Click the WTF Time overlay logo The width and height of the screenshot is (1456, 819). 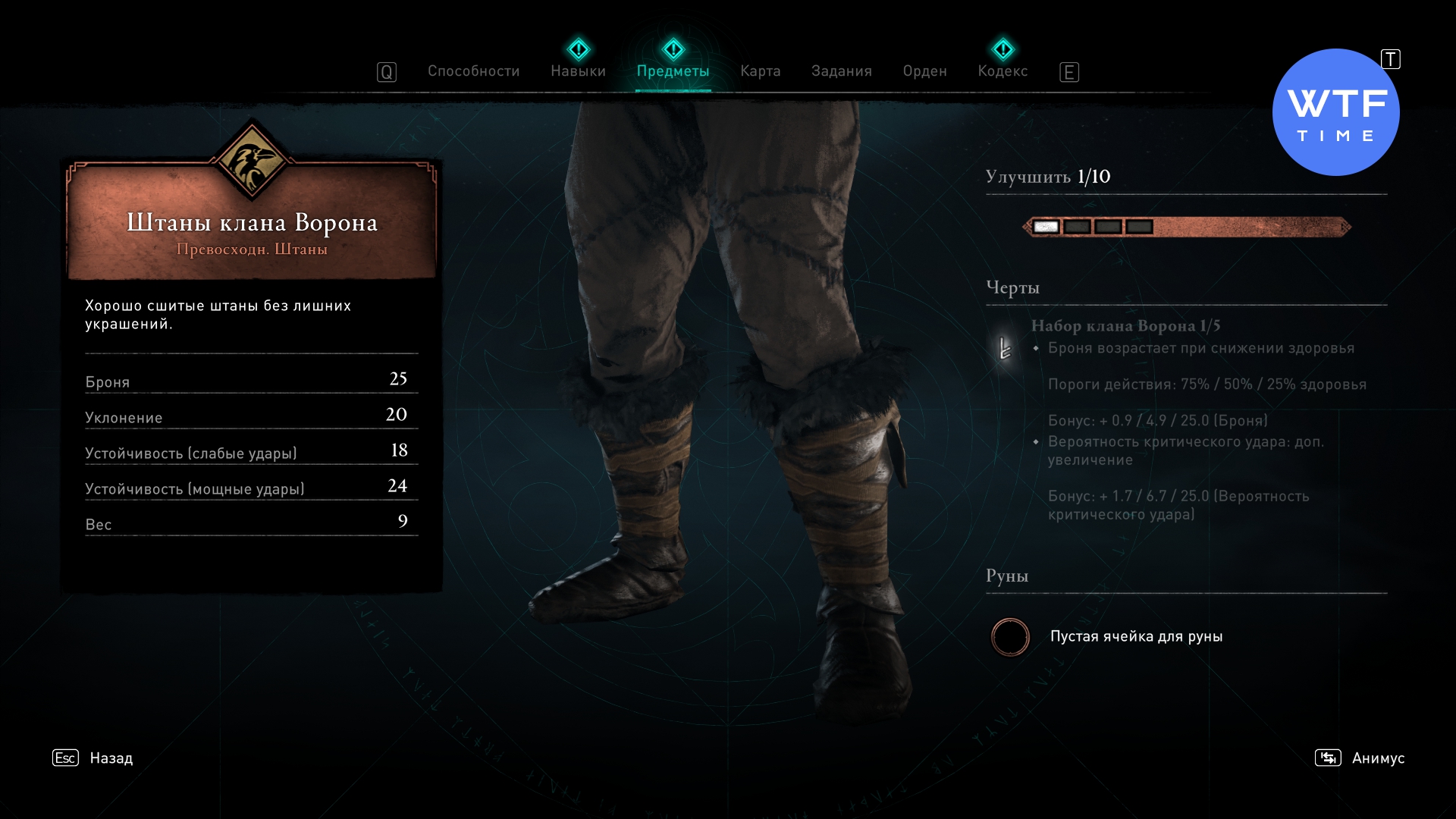click(x=1335, y=113)
